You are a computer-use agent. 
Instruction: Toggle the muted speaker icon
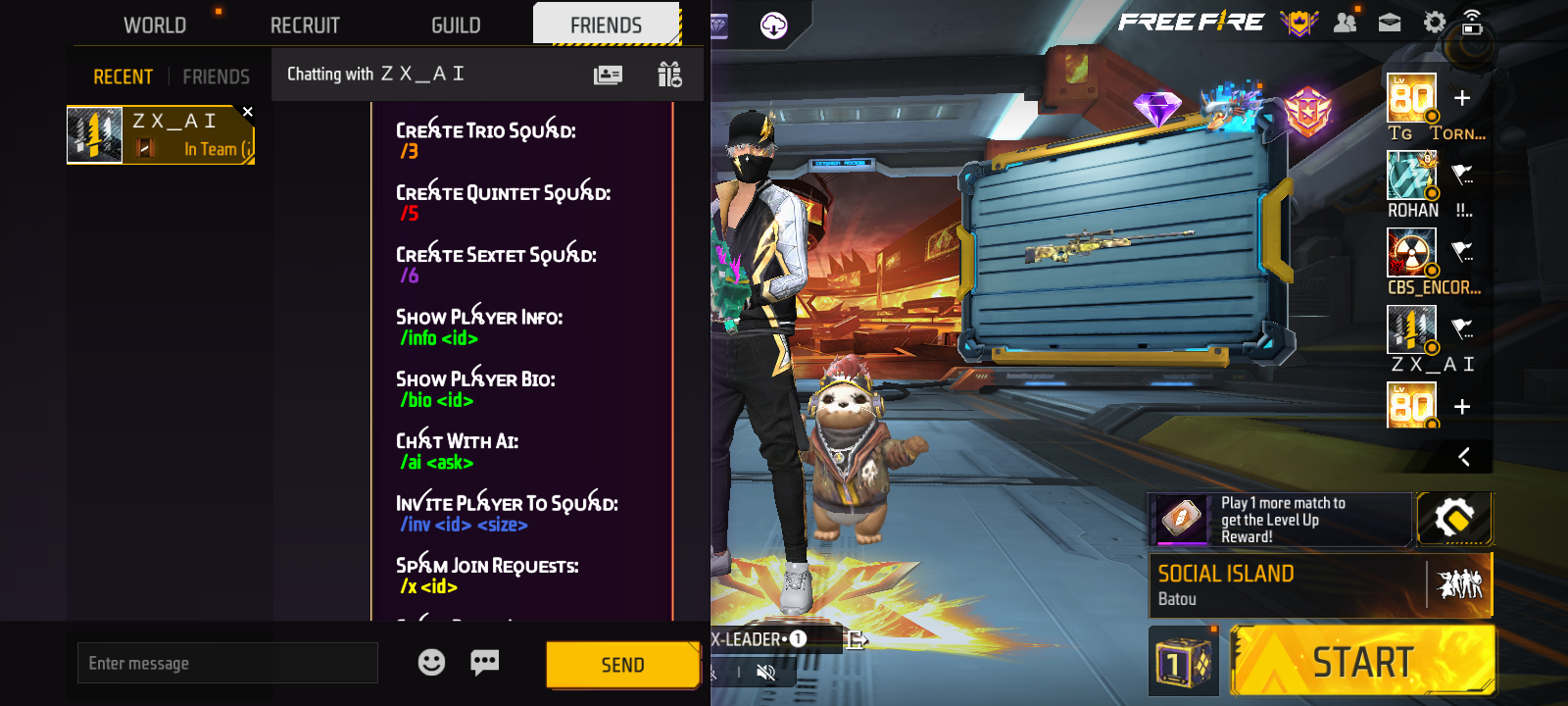766,673
